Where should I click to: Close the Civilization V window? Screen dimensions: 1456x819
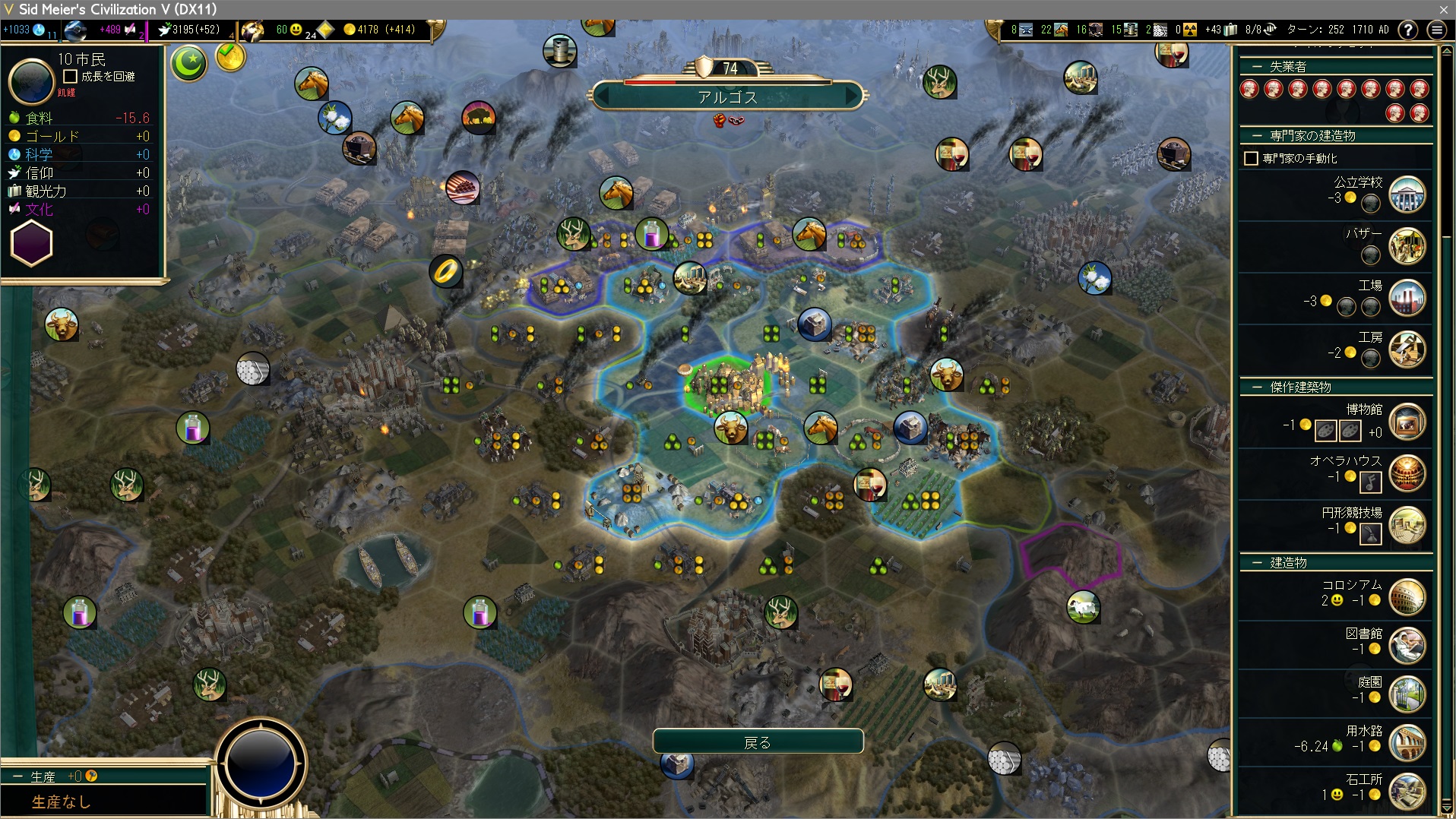click(1443, 9)
